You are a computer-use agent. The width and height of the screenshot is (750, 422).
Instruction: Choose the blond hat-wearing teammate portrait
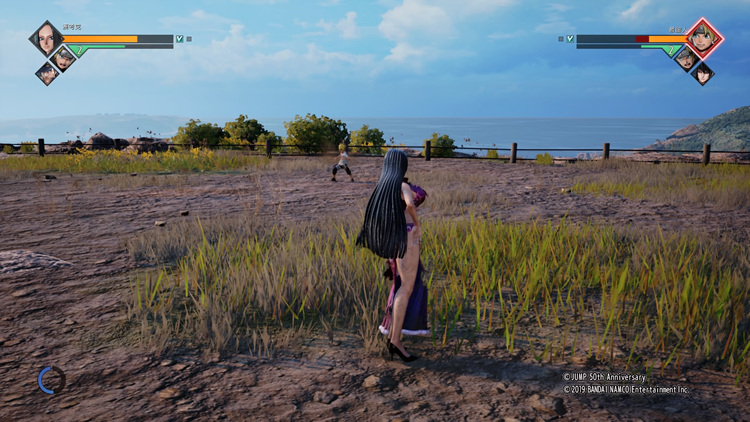tap(63, 58)
